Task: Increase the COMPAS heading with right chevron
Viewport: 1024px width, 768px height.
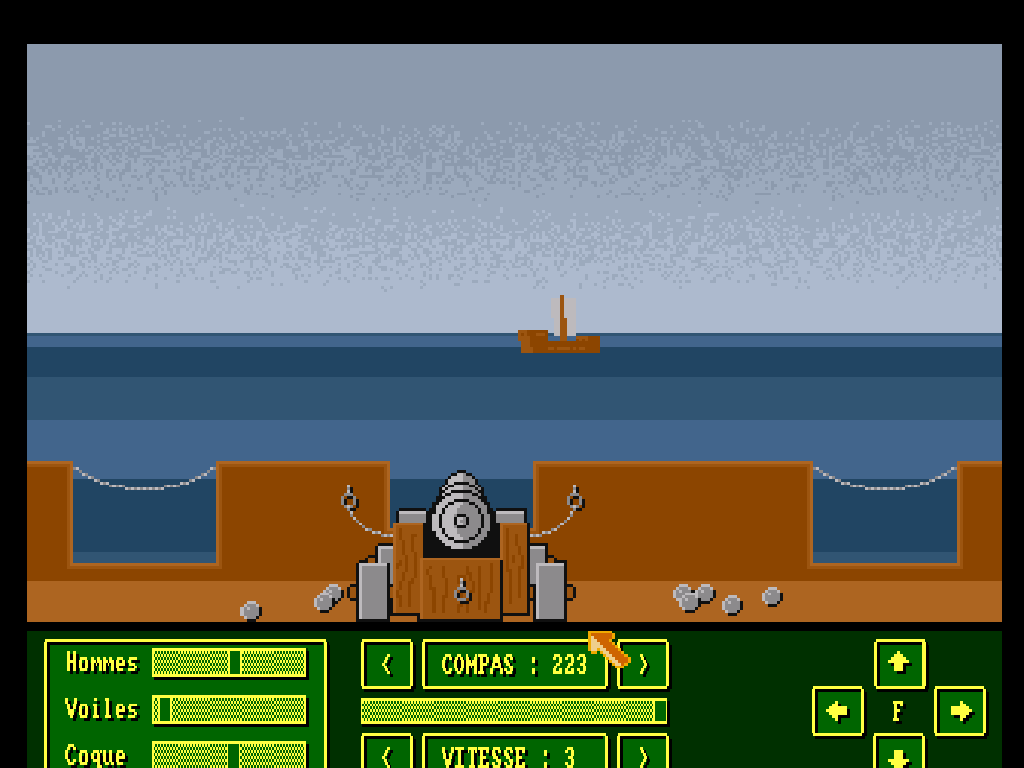Action: pyautogui.click(x=644, y=665)
